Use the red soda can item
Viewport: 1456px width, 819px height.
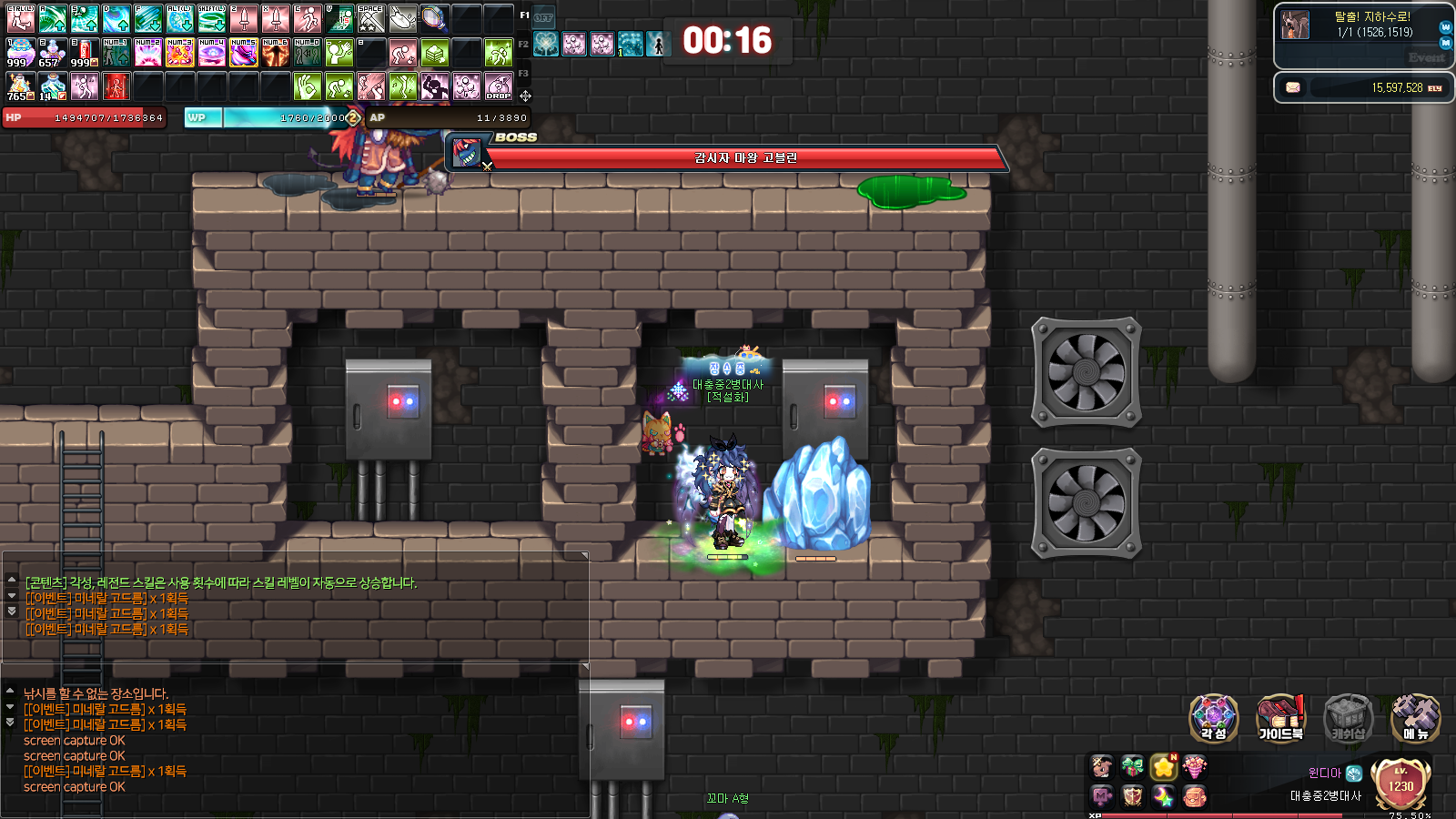(85, 53)
